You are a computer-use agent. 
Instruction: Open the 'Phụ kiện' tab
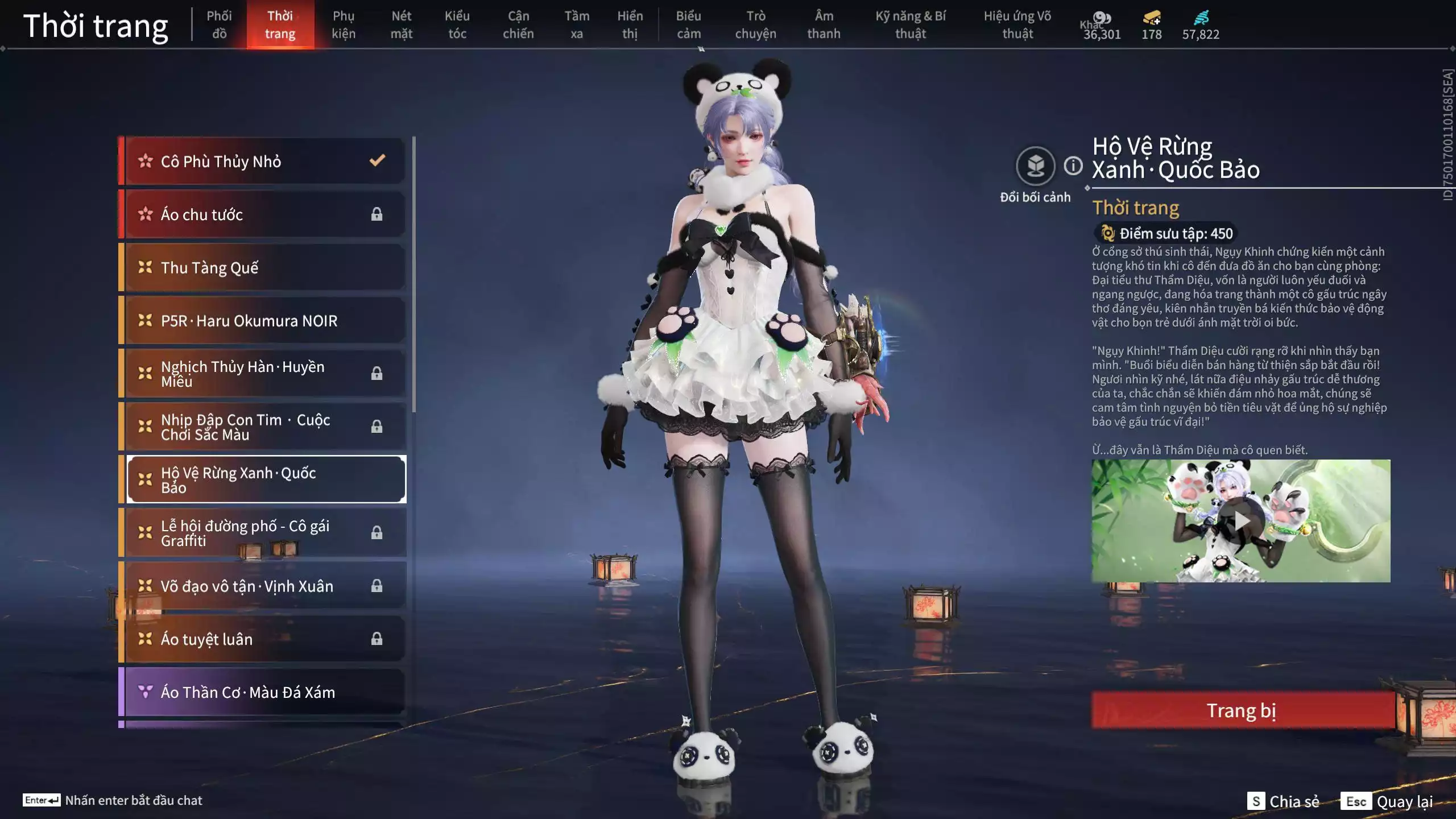344,24
